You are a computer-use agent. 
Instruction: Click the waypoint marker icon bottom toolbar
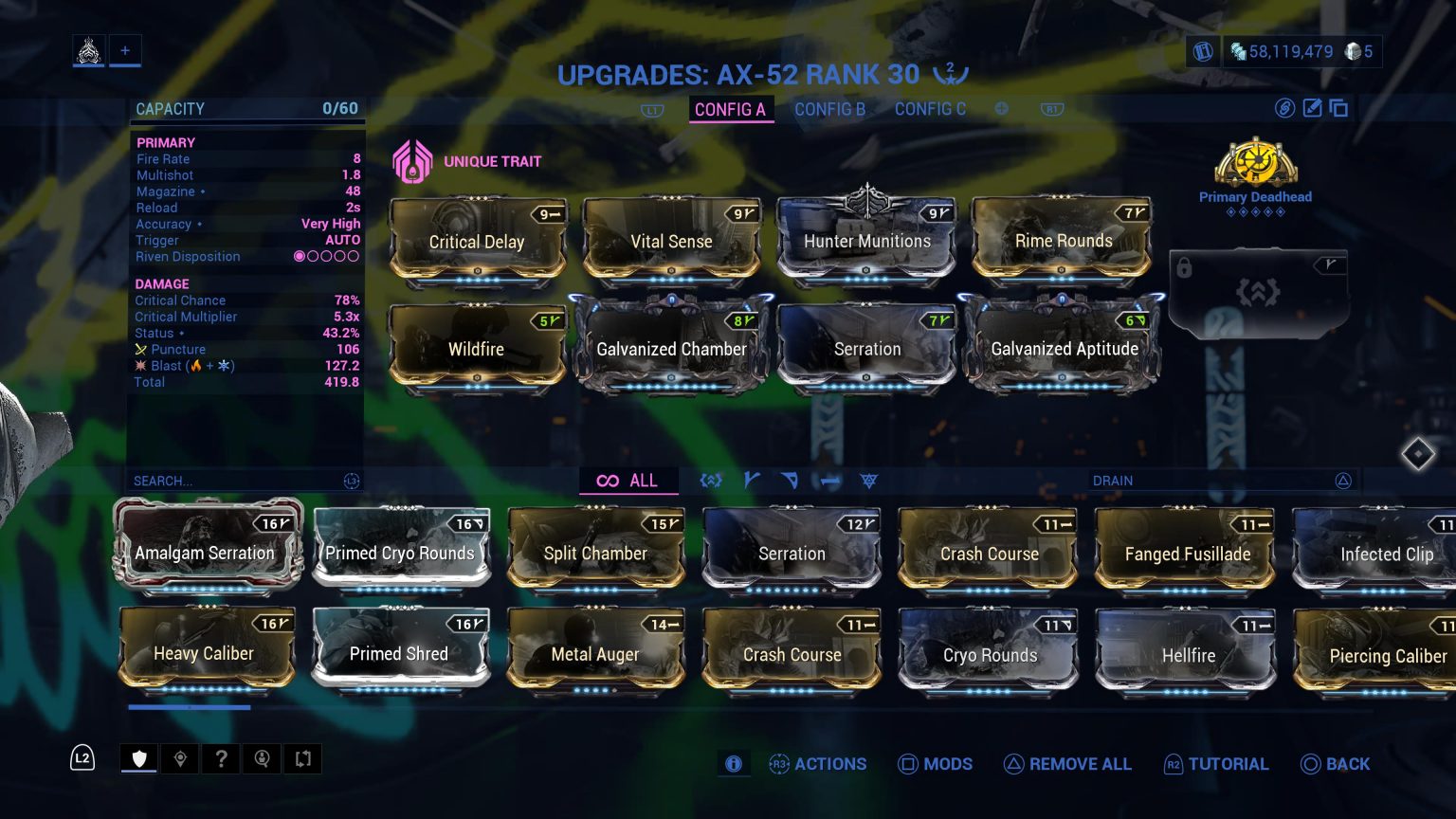[x=180, y=758]
